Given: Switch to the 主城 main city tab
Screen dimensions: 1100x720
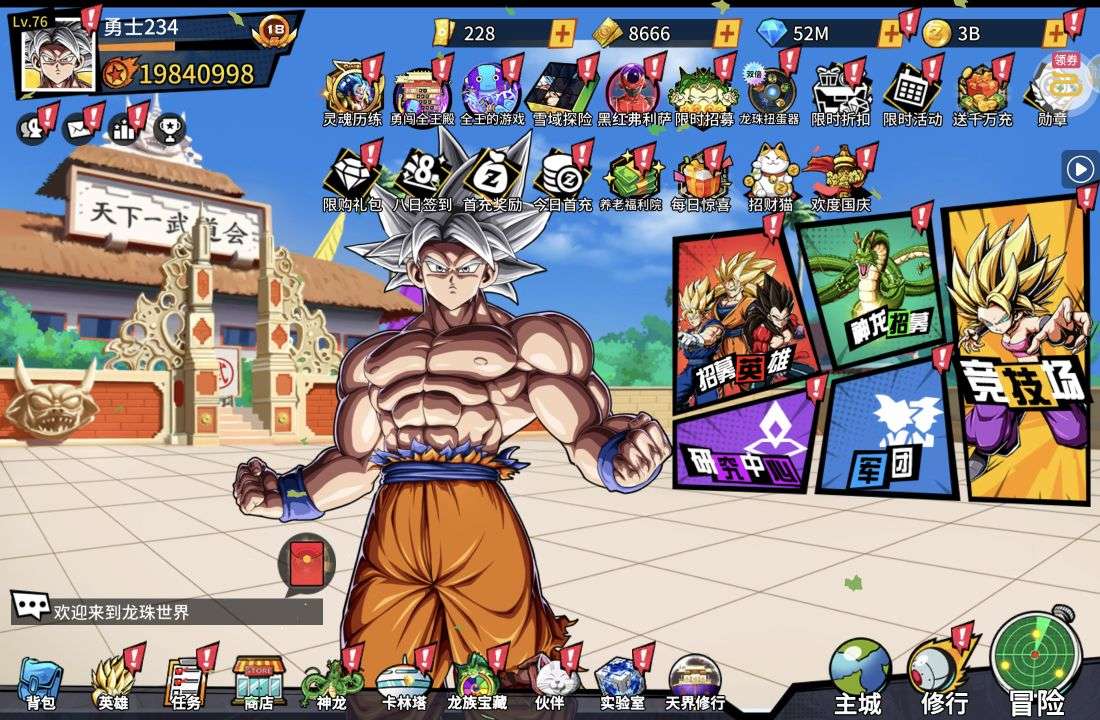Looking at the screenshot, I should click(x=859, y=677).
